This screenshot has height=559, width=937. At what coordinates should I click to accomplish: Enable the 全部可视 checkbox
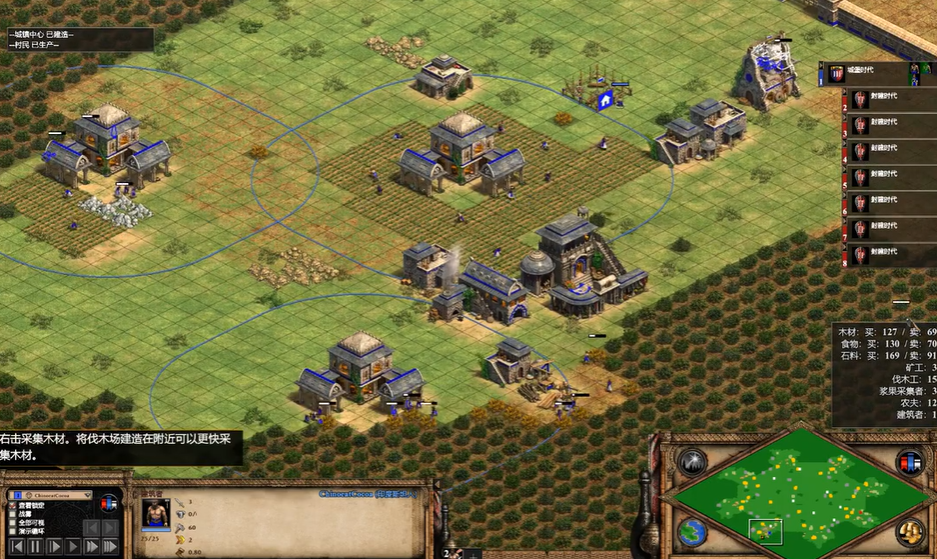click(x=11, y=523)
